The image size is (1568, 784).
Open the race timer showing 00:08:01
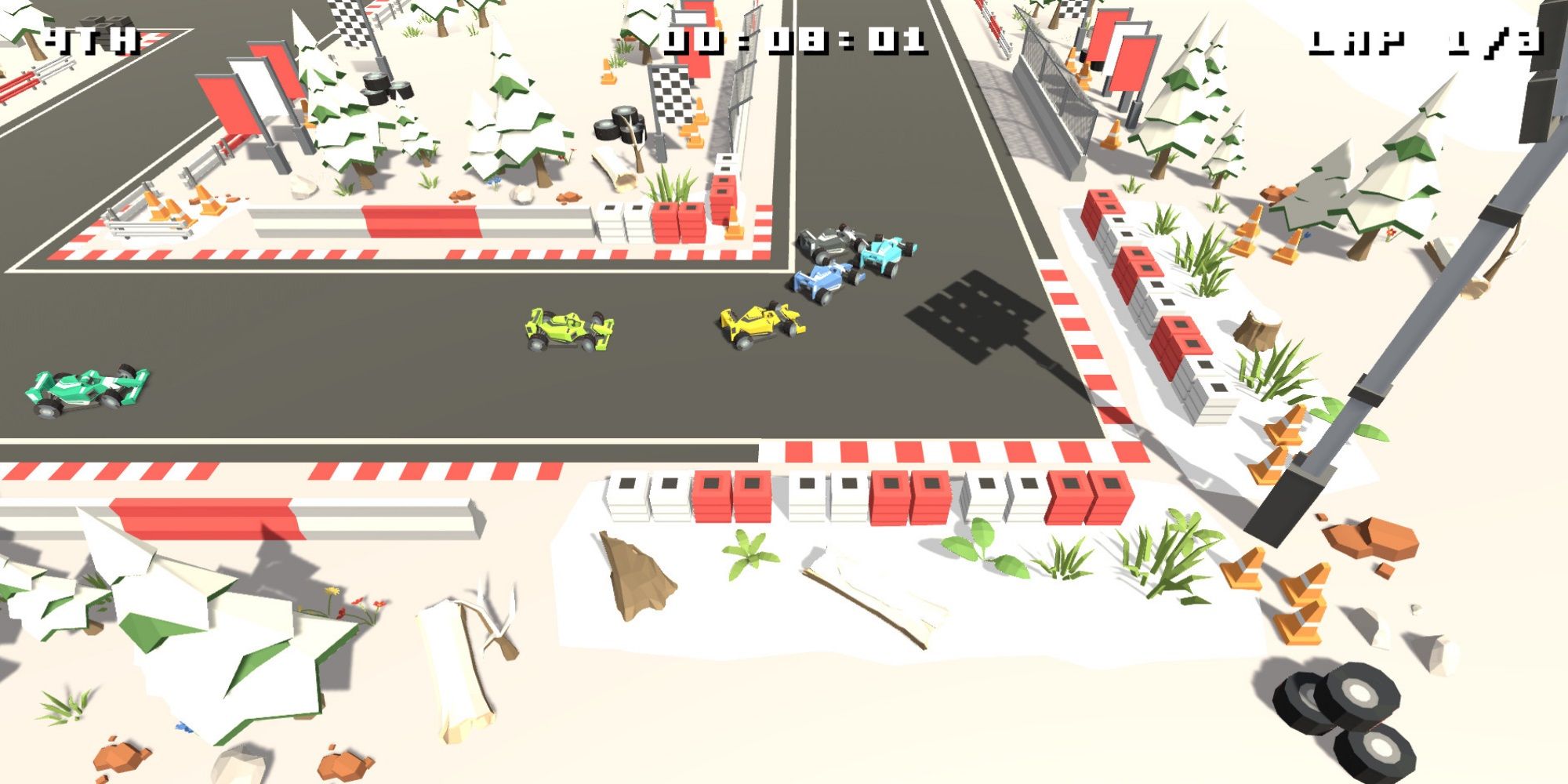pos(792,39)
